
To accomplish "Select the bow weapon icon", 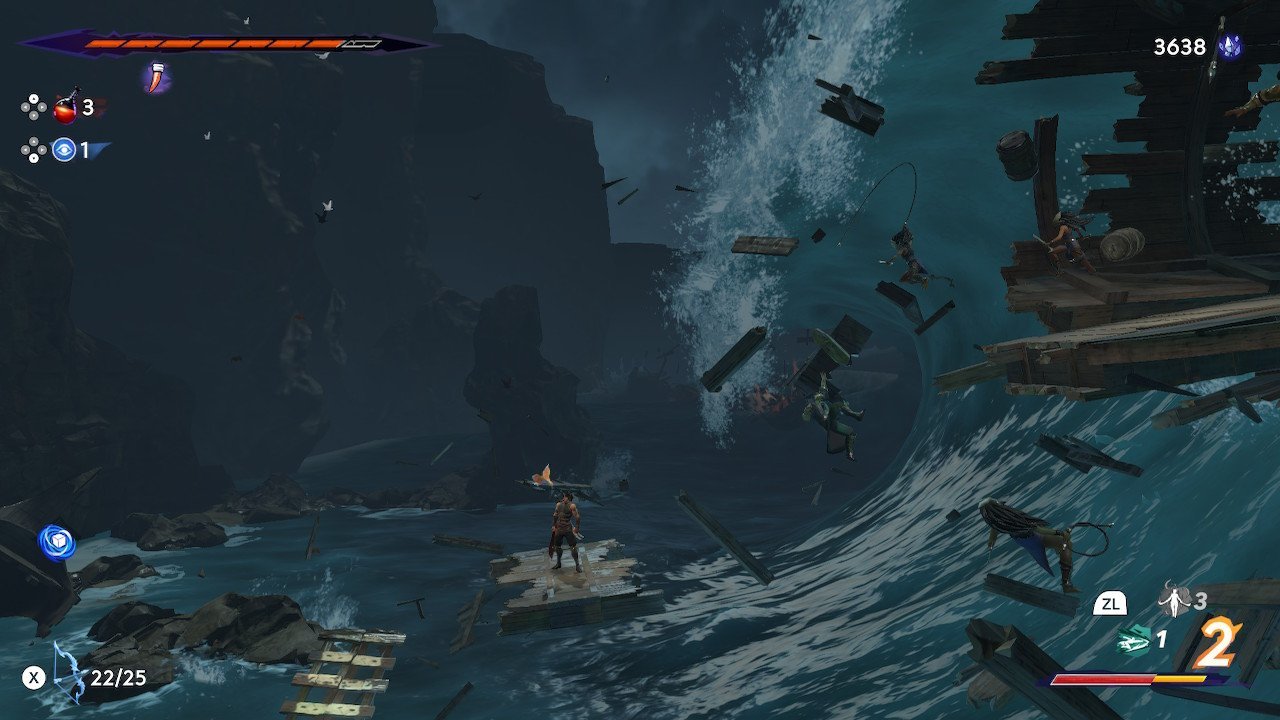I will click(69, 672).
